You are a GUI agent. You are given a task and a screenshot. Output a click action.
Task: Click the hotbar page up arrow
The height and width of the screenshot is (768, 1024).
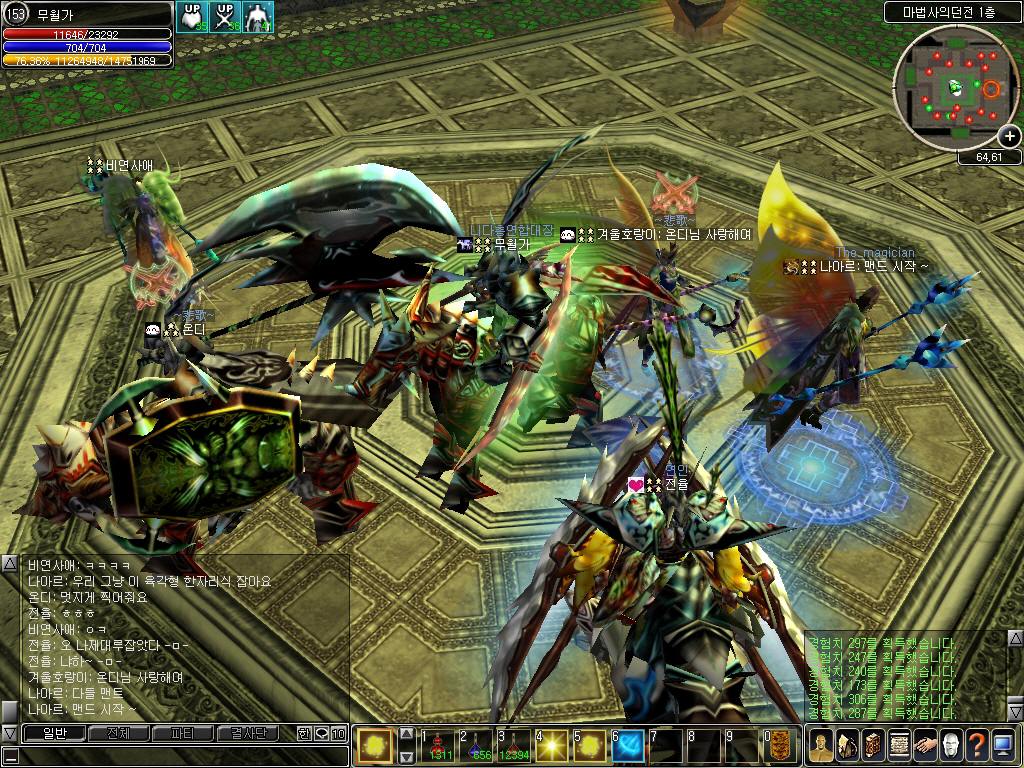click(406, 733)
